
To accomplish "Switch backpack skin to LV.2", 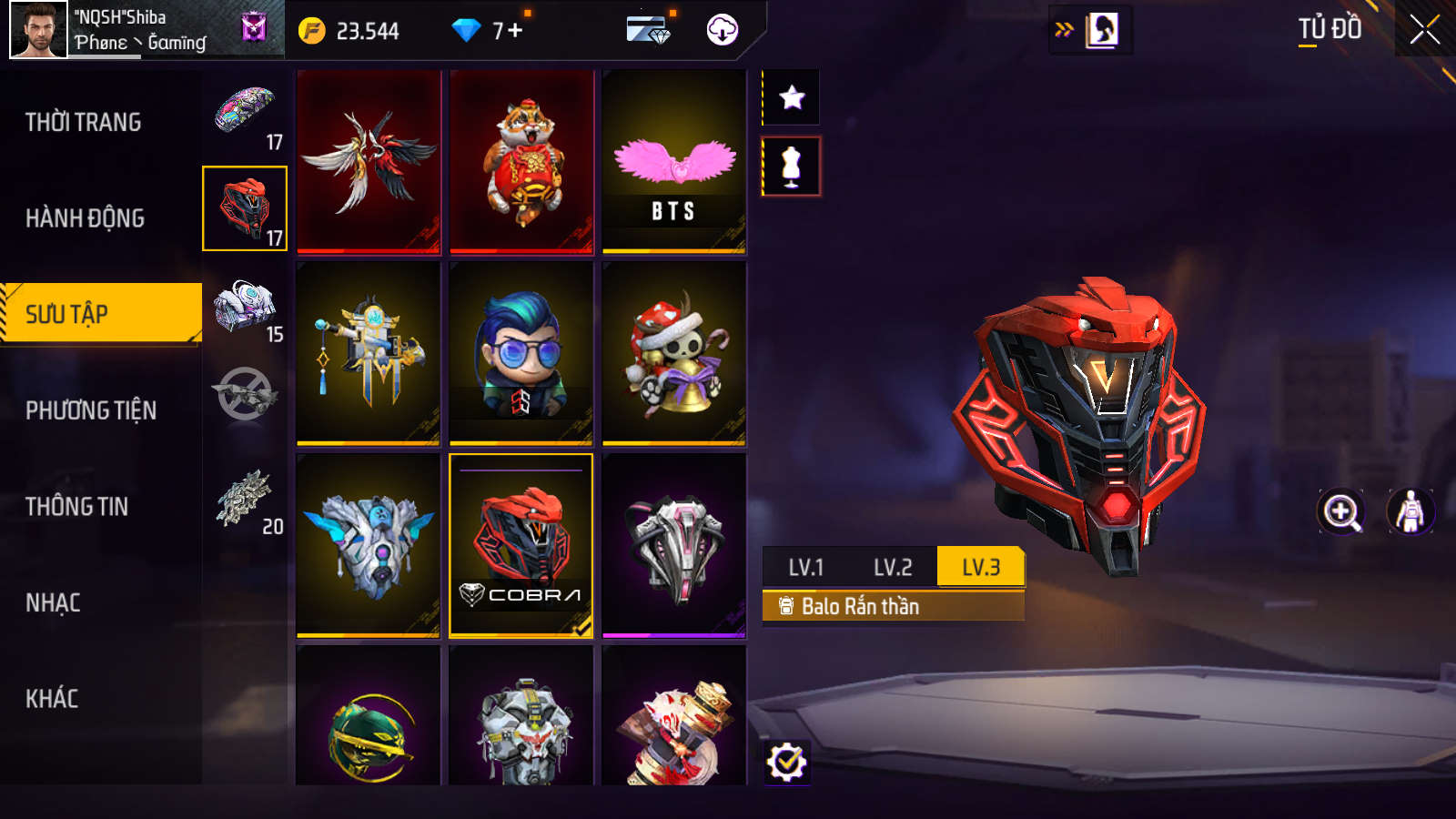I will click(893, 568).
